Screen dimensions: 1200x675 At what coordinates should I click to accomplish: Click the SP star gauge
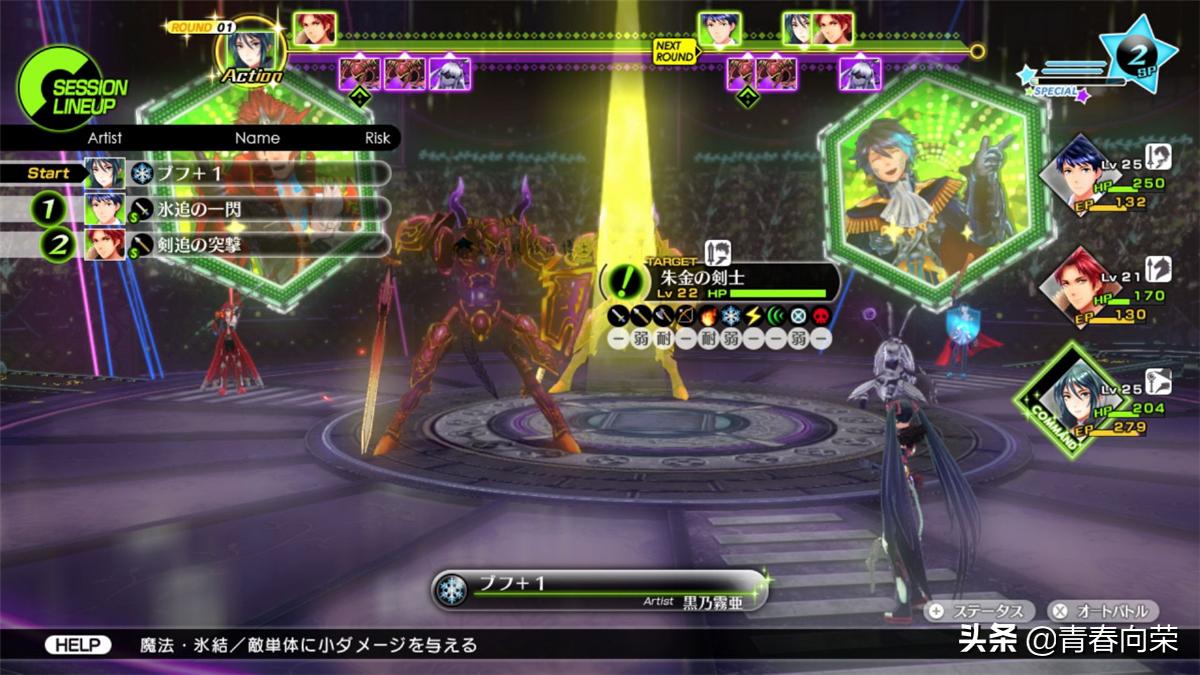click(x=1137, y=57)
